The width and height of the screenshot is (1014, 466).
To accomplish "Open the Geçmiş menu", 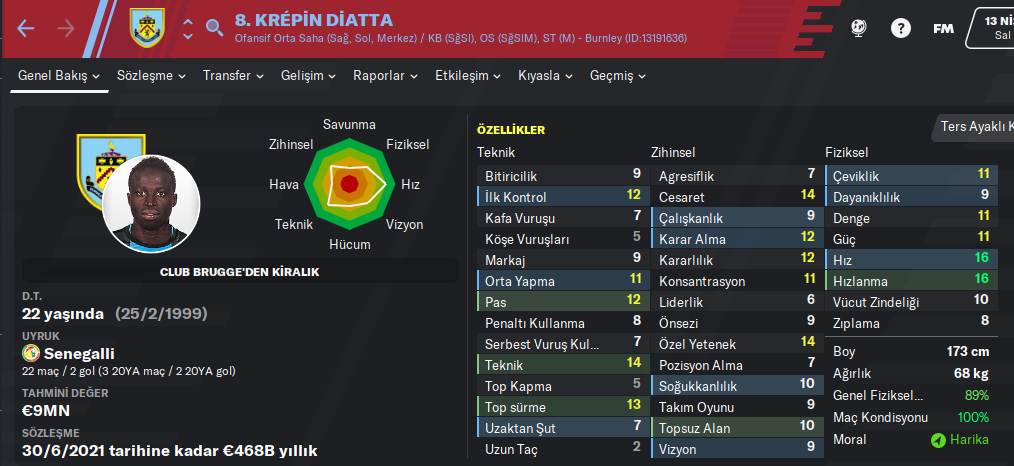I will pyautogui.click(x=617, y=76).
